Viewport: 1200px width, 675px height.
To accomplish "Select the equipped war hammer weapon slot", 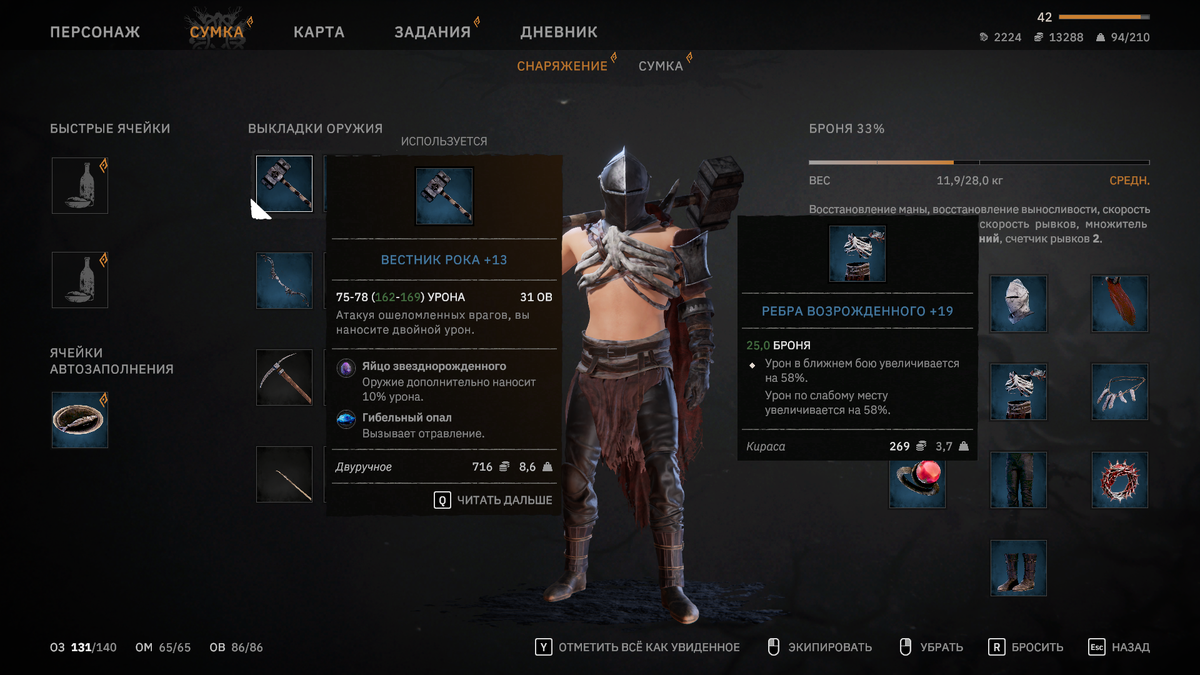I will click(x=284, y=184).
